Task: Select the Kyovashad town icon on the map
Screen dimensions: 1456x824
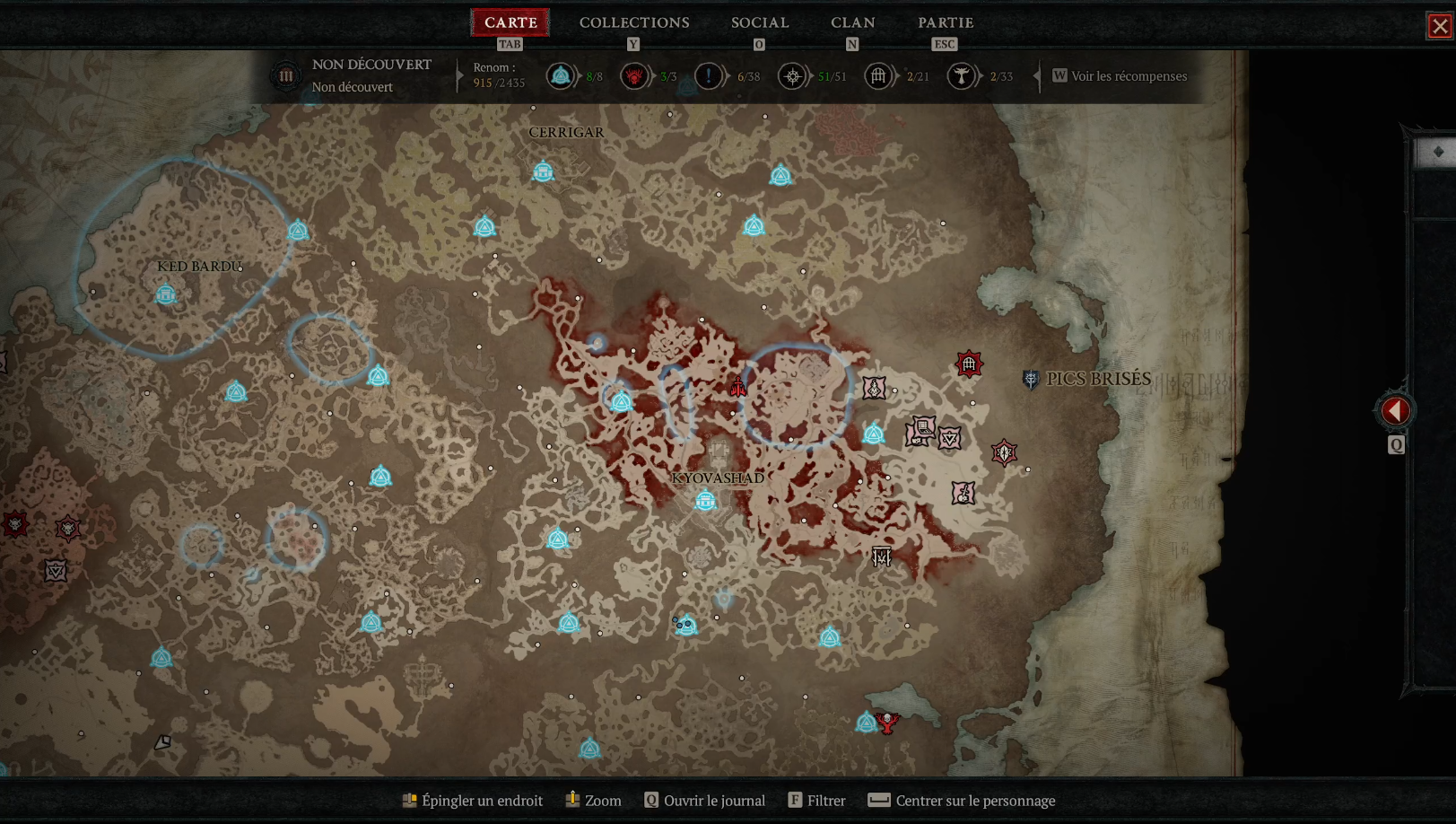Action: (x=705, y=501)
